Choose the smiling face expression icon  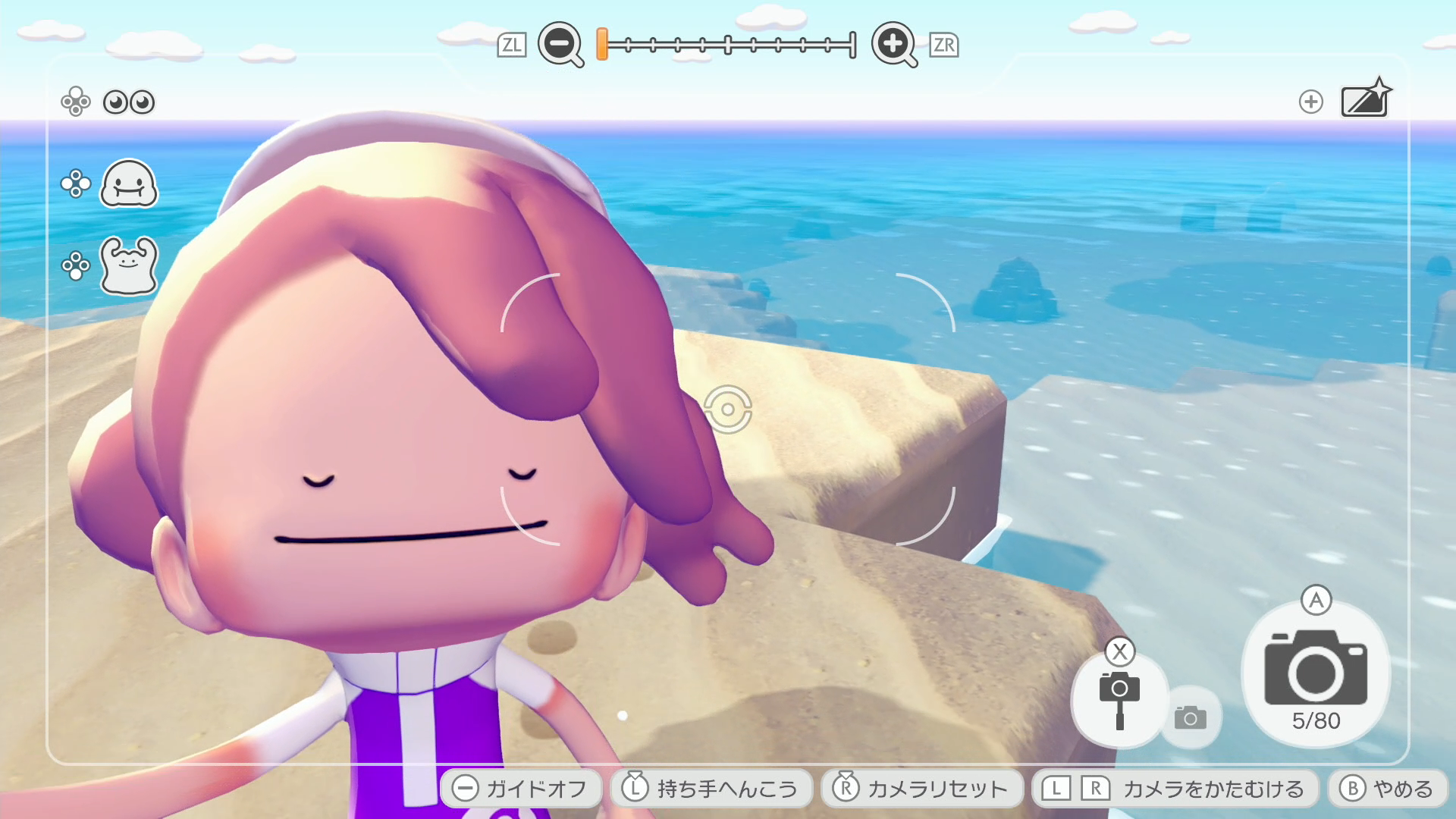coord(128,184)
